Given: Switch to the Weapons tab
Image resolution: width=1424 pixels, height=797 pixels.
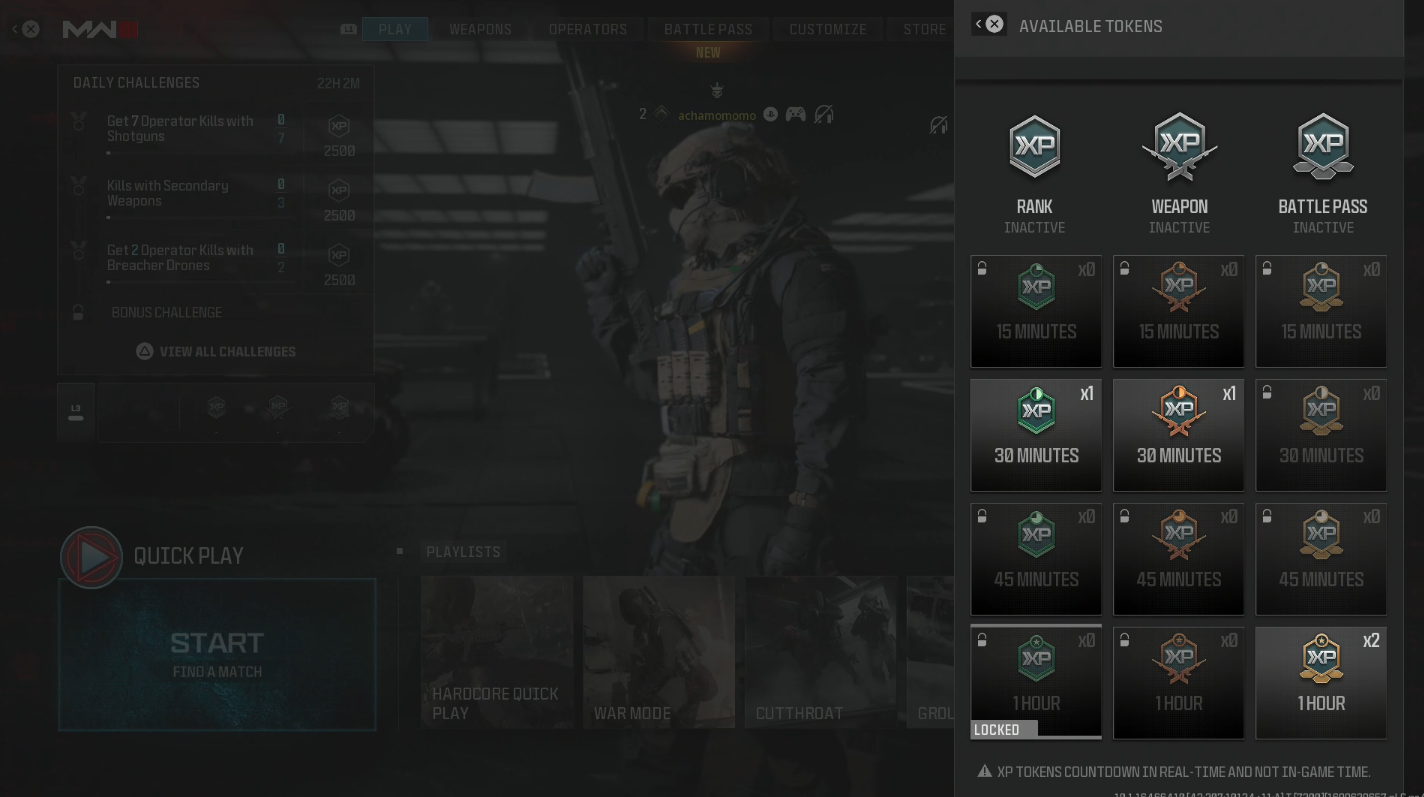Looking at the screenshot, I should (480, 29).
